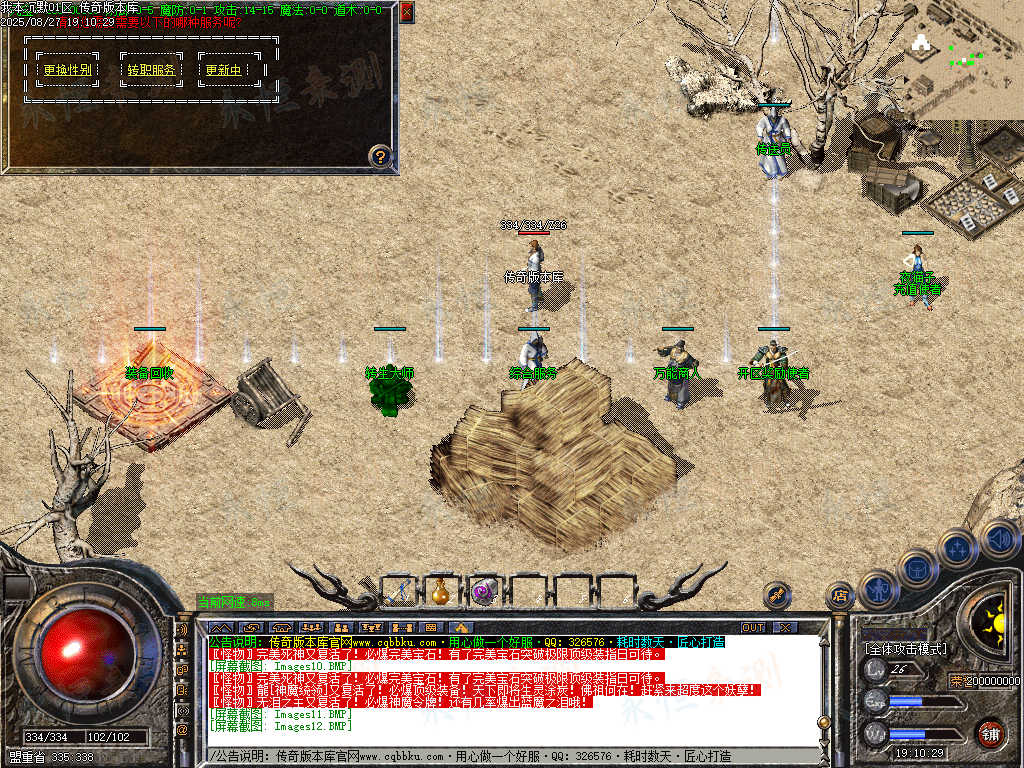1024x768 pixels.
Task: Close the NPC service dialog
Action: pyautogui.click(x=406, y=12)
